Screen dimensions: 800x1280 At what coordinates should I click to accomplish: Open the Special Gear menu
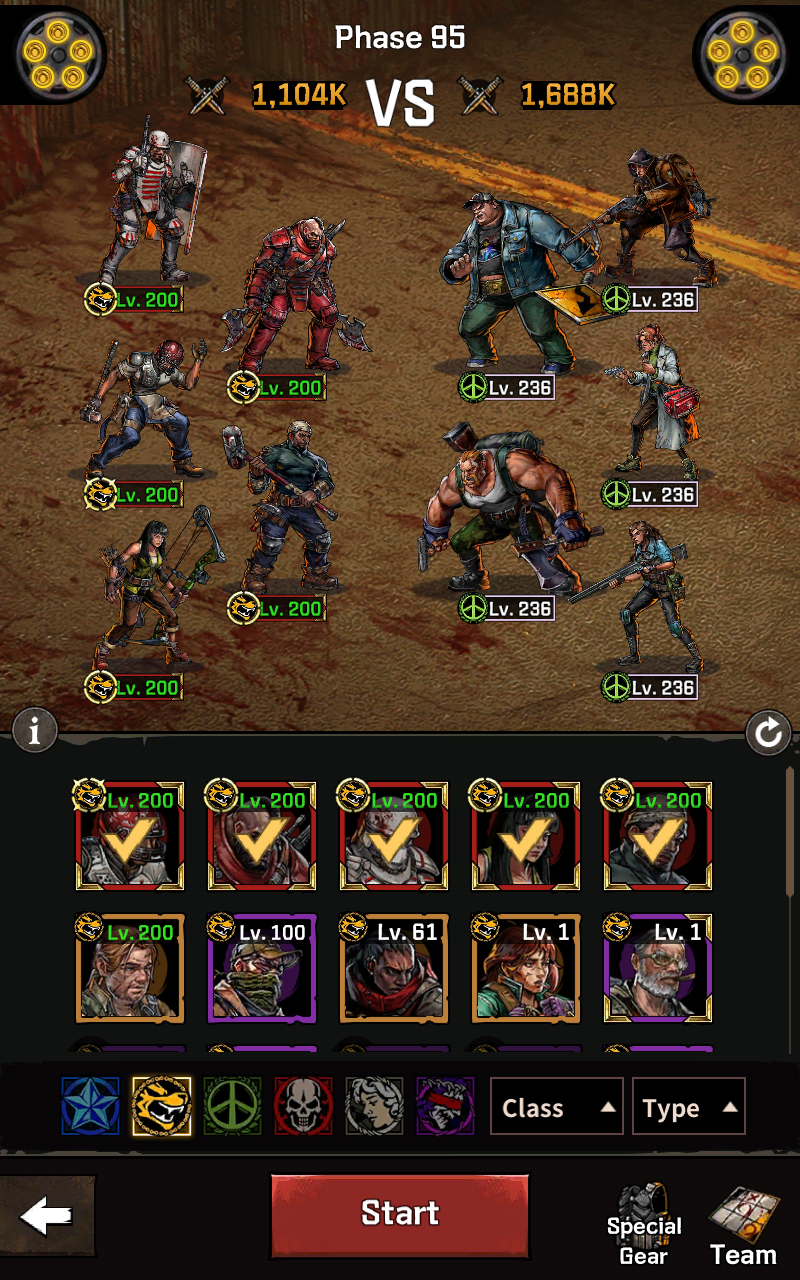click(644, 1226)
